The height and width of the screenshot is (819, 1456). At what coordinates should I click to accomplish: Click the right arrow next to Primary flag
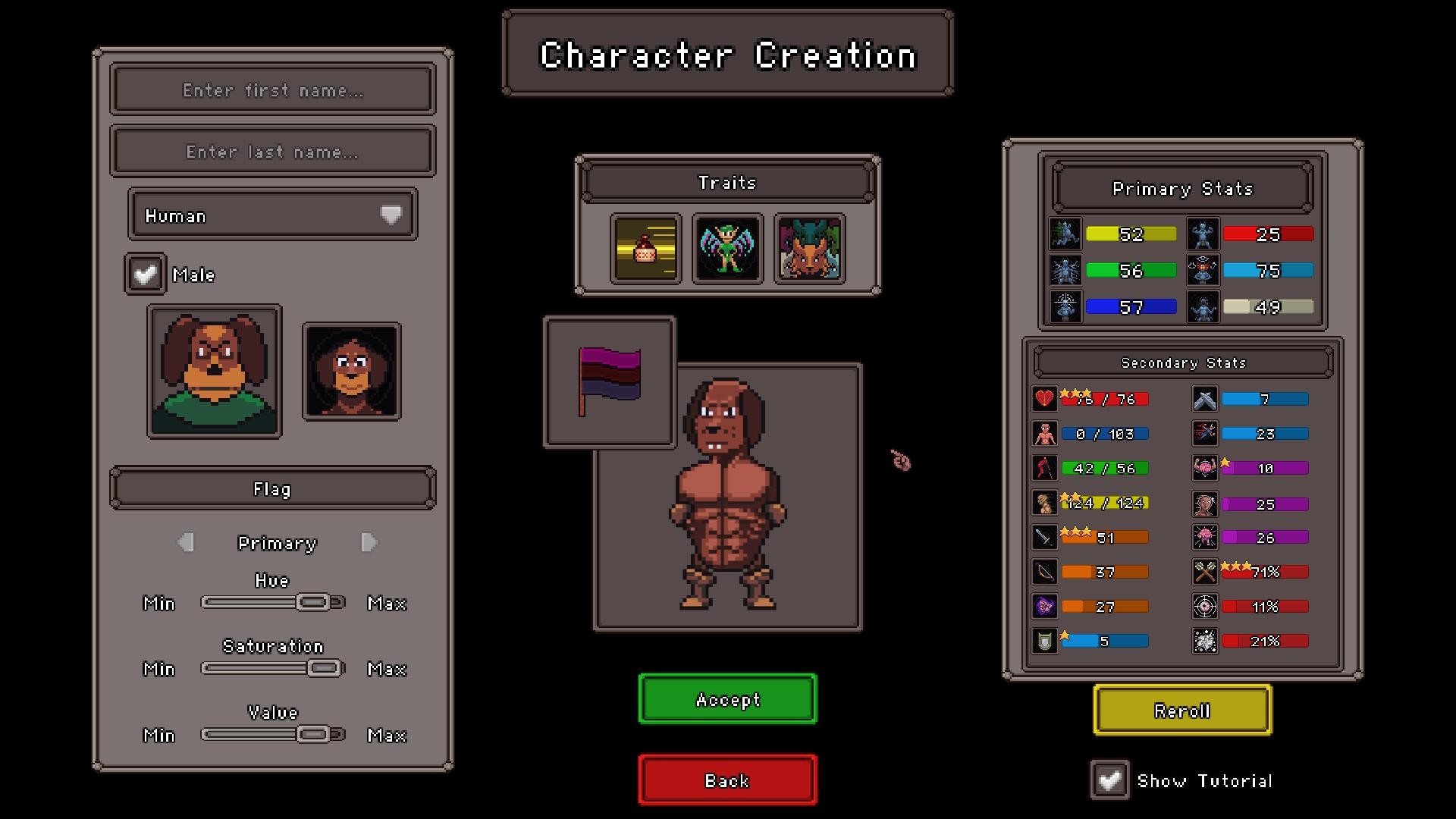pos(369,542)
